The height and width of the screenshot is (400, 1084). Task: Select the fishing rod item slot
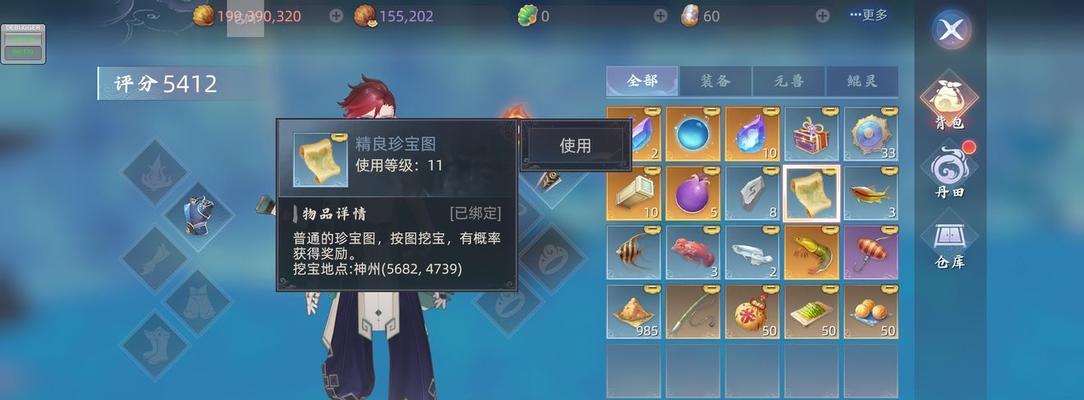694,311
